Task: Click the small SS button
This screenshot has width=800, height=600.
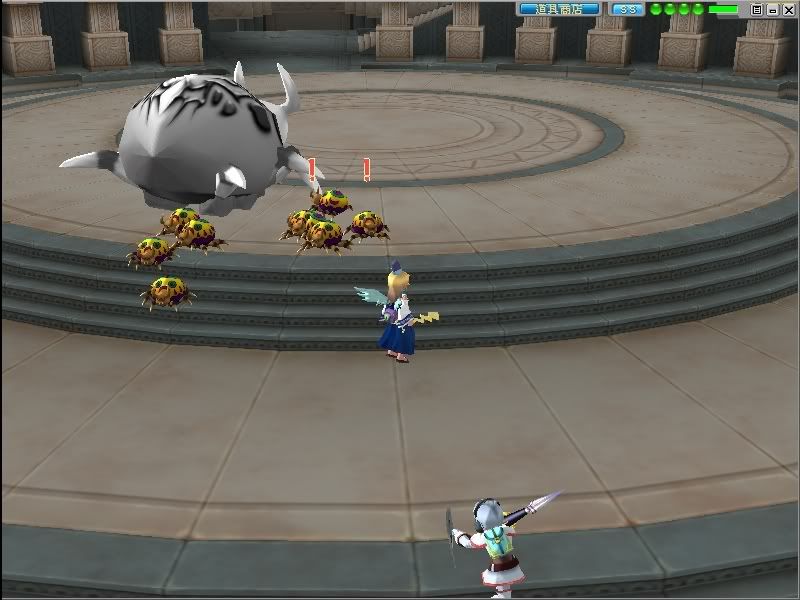Action: 627,9
